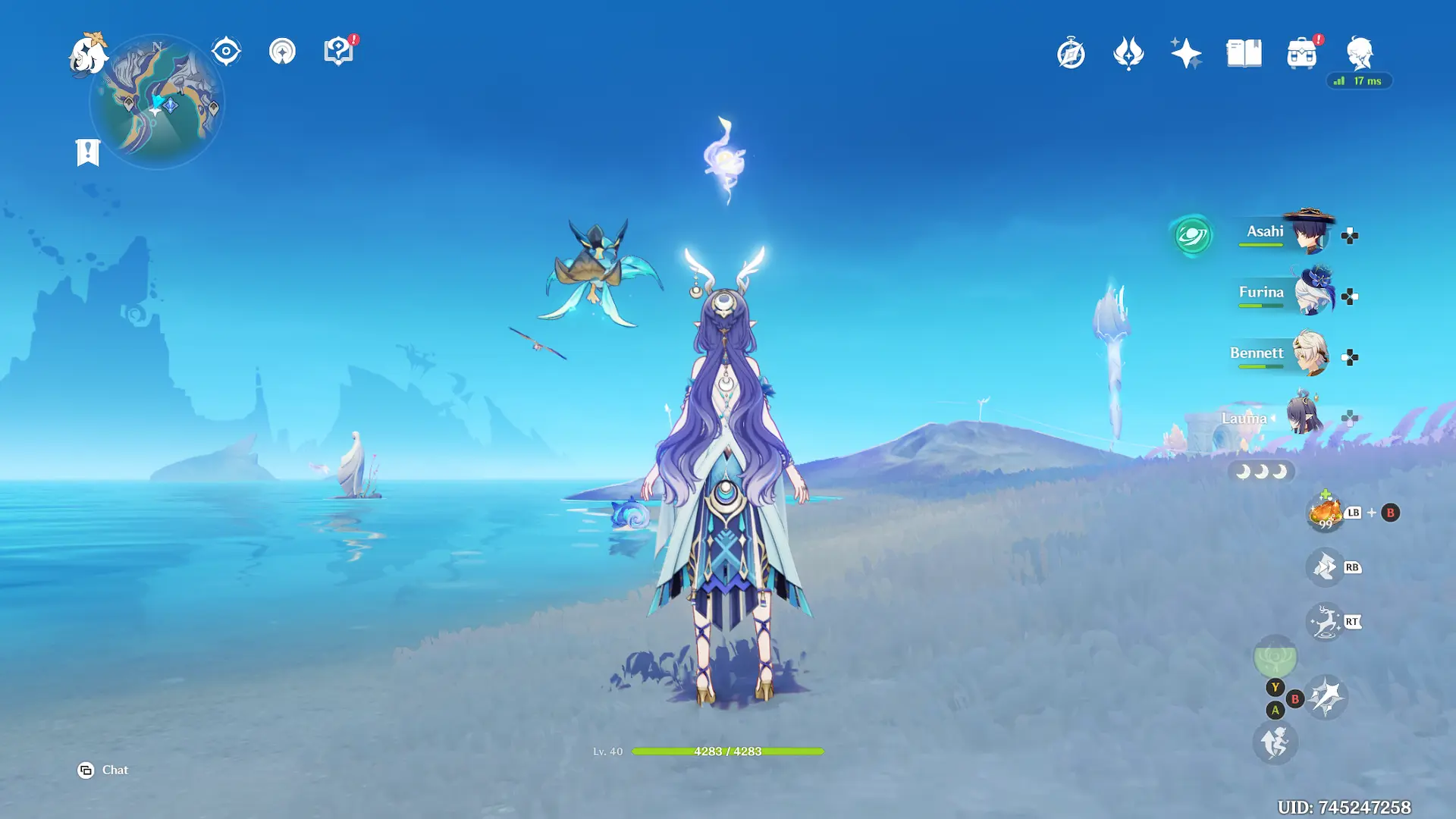Open the Adventurer Handbook book icon
The width and height of the screenshot is (1456, 819).
[1244, 53]
